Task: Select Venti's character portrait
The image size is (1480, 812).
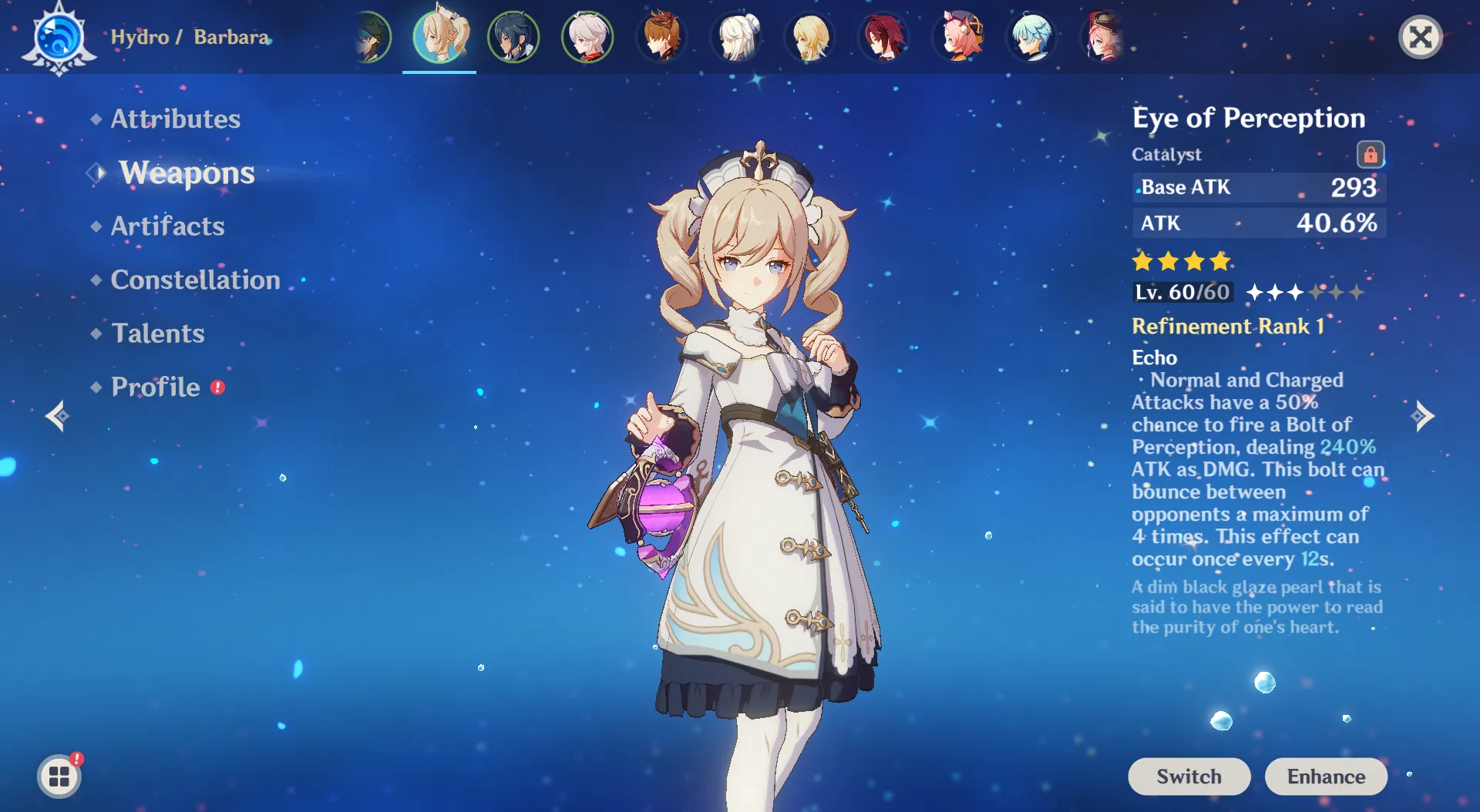Action: [370, 35]
